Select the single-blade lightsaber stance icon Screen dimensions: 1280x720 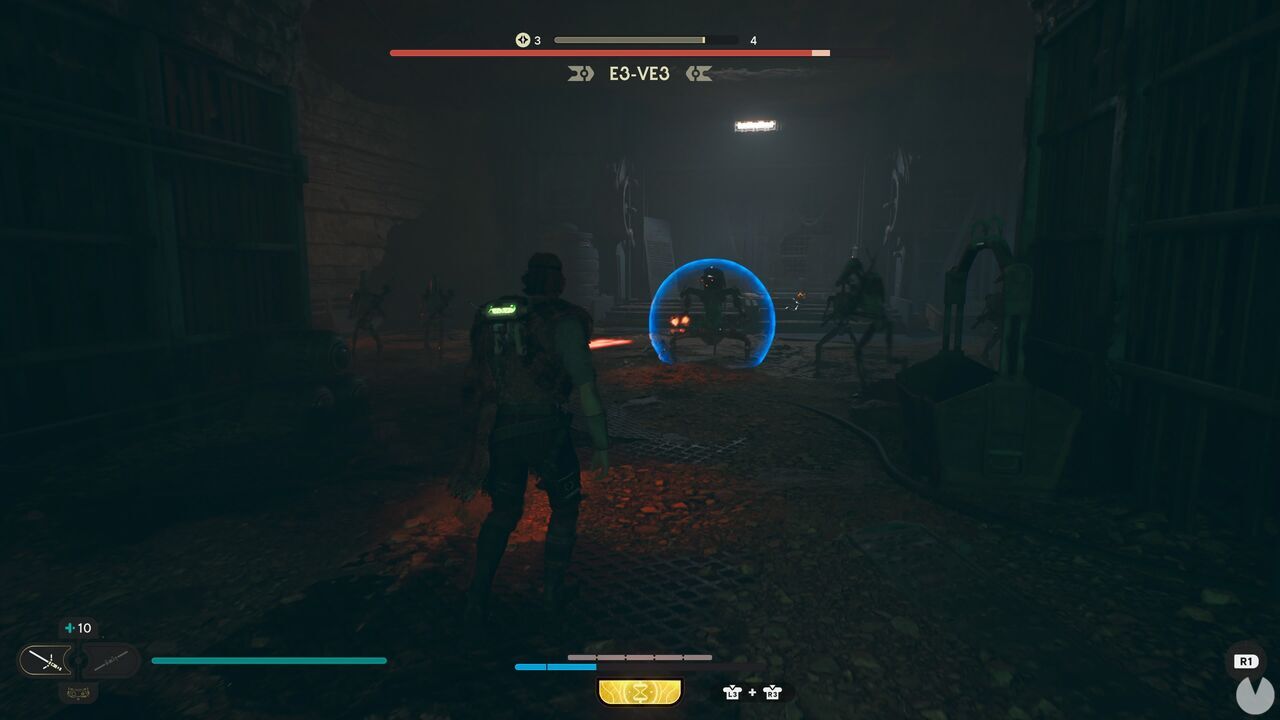click(x=45, y=660)
